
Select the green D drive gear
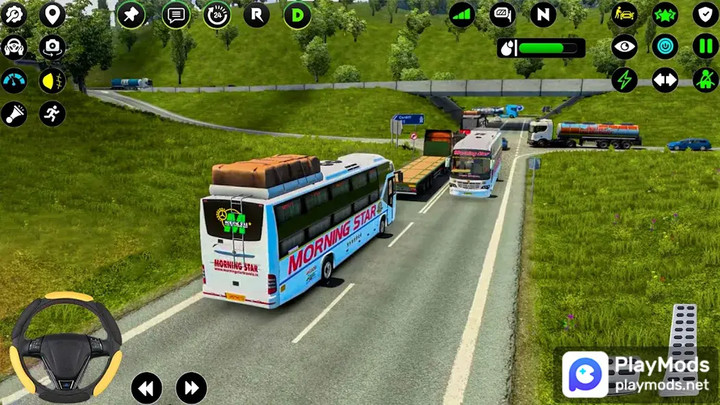point(297,15)
